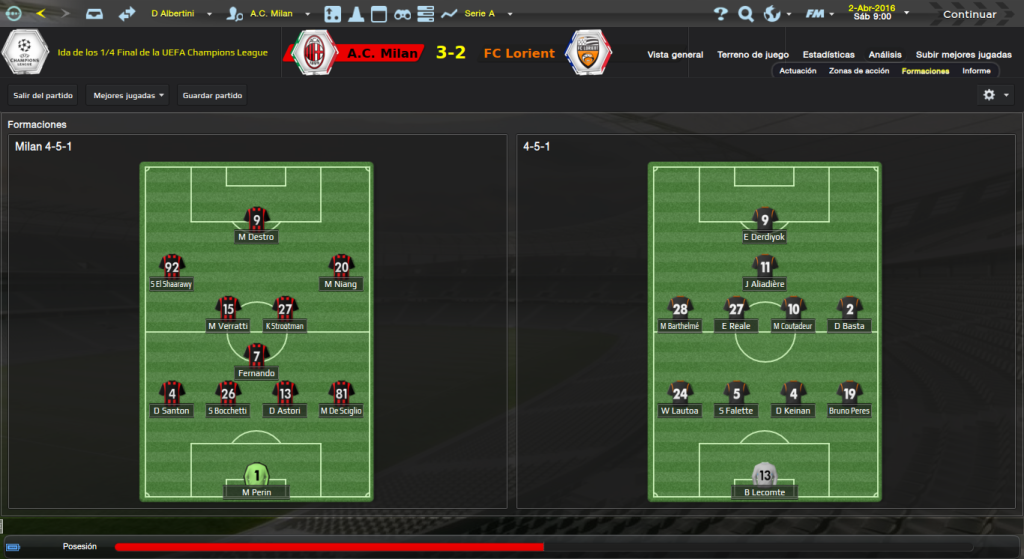
Task: Switch to the Vista general tab
Action: (675, 54)
